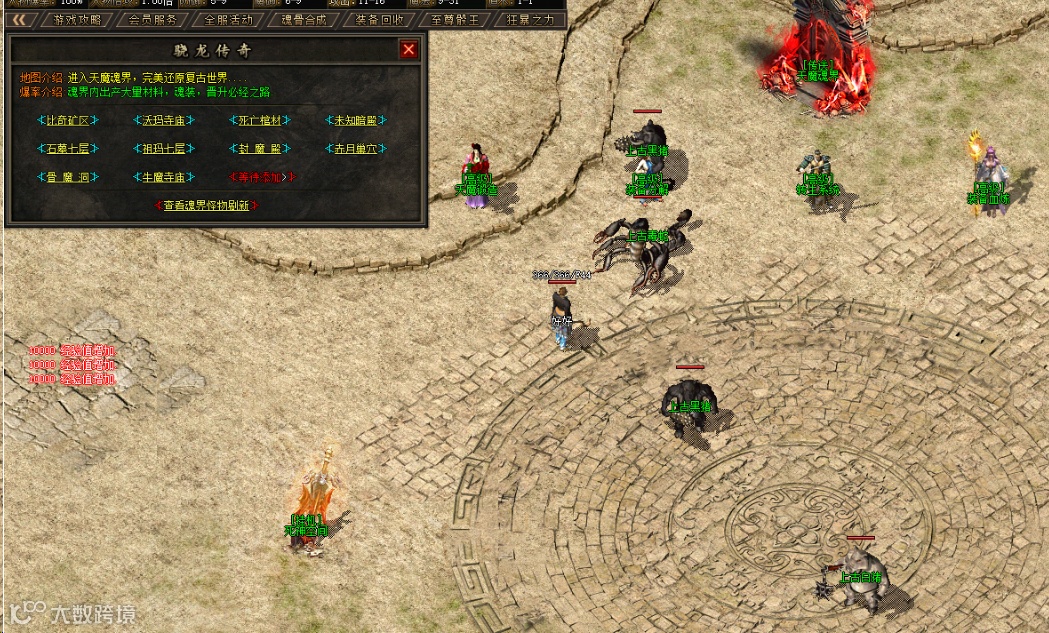The image size is (1049, 633).
Task: Pick the 祖玛七层 map link
Action: click(x=164, y=149)
